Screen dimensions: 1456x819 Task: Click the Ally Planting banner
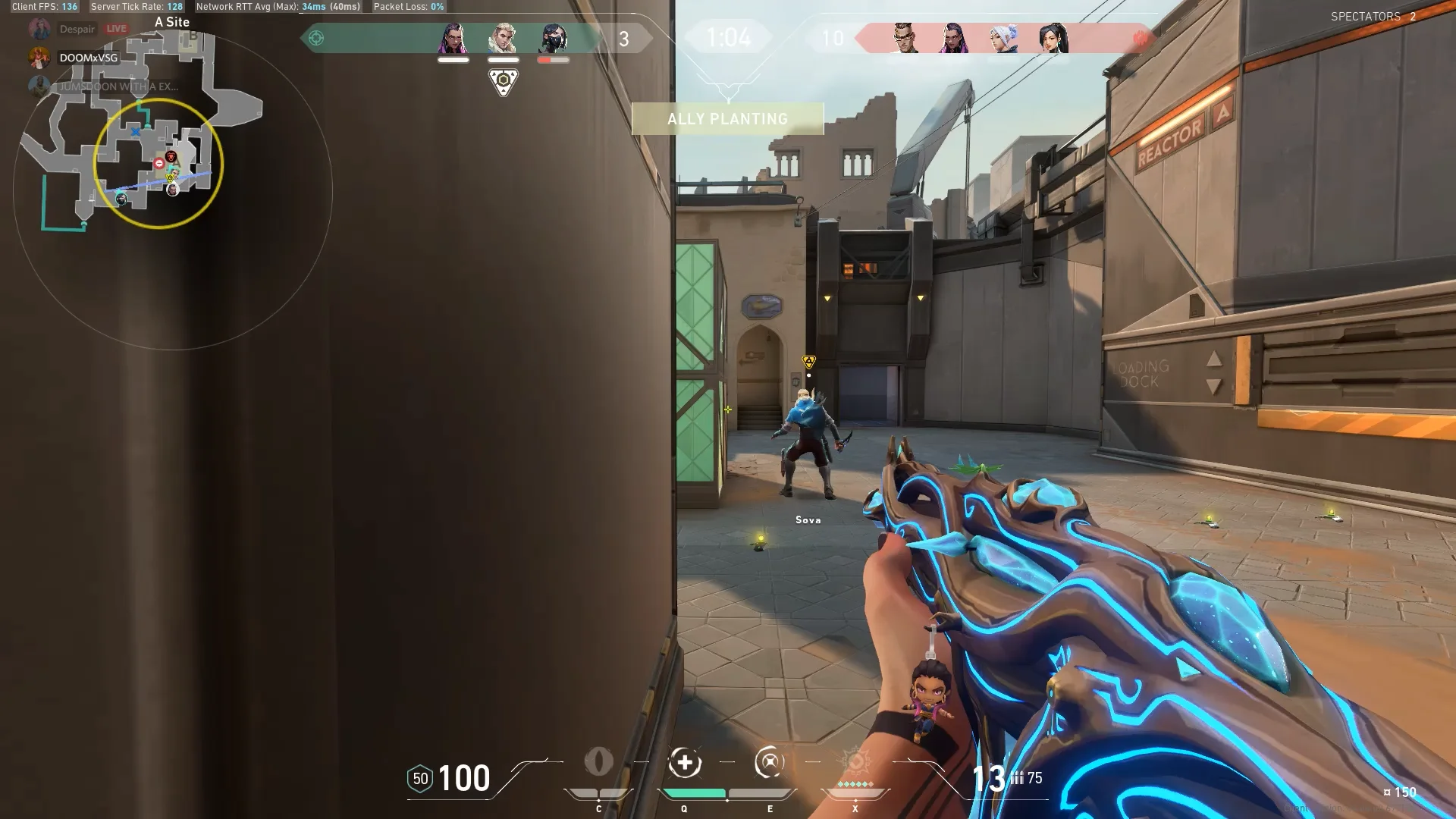click(x=727, y=119)
